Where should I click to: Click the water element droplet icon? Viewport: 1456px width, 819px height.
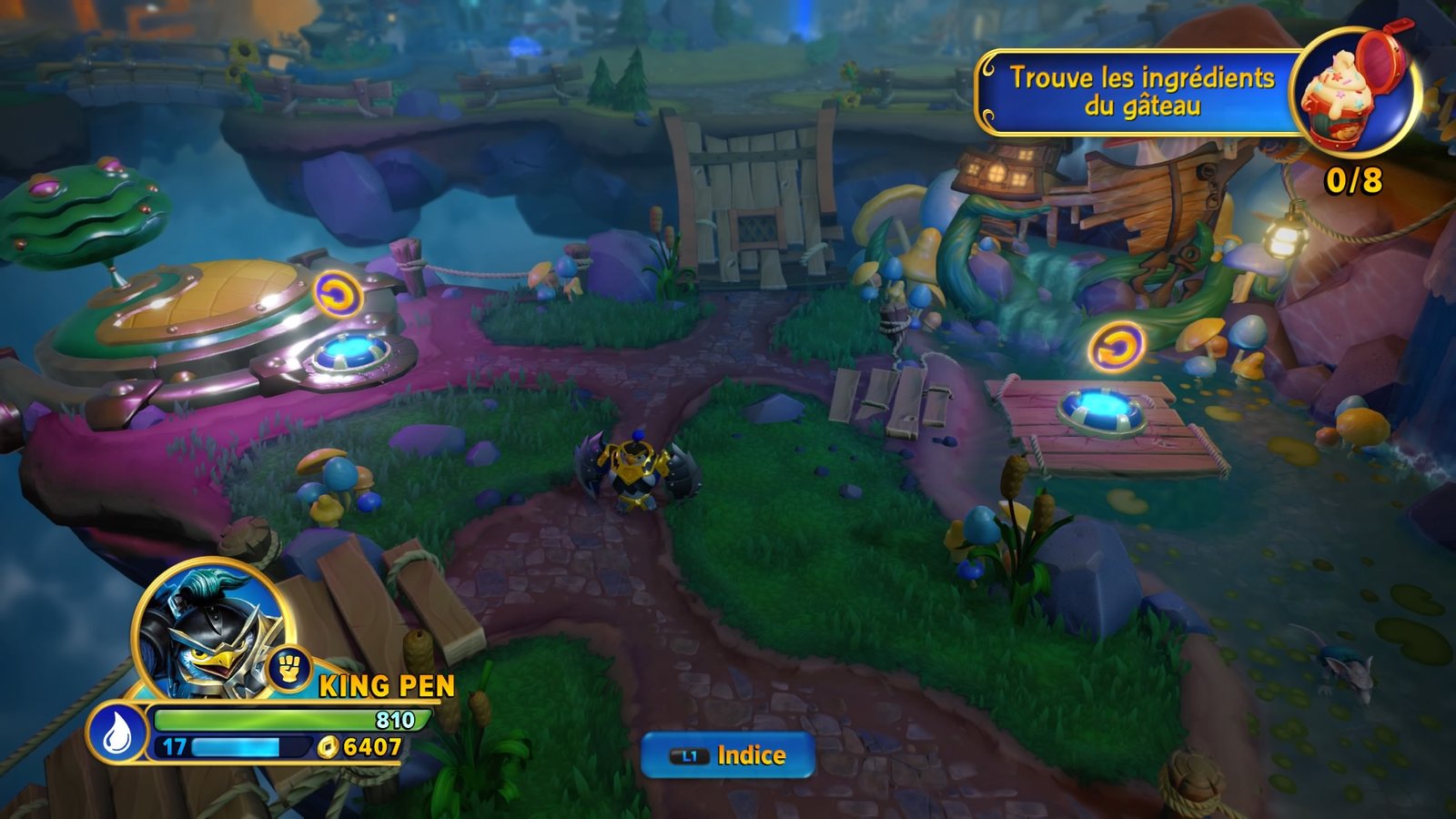pos(118,733)
